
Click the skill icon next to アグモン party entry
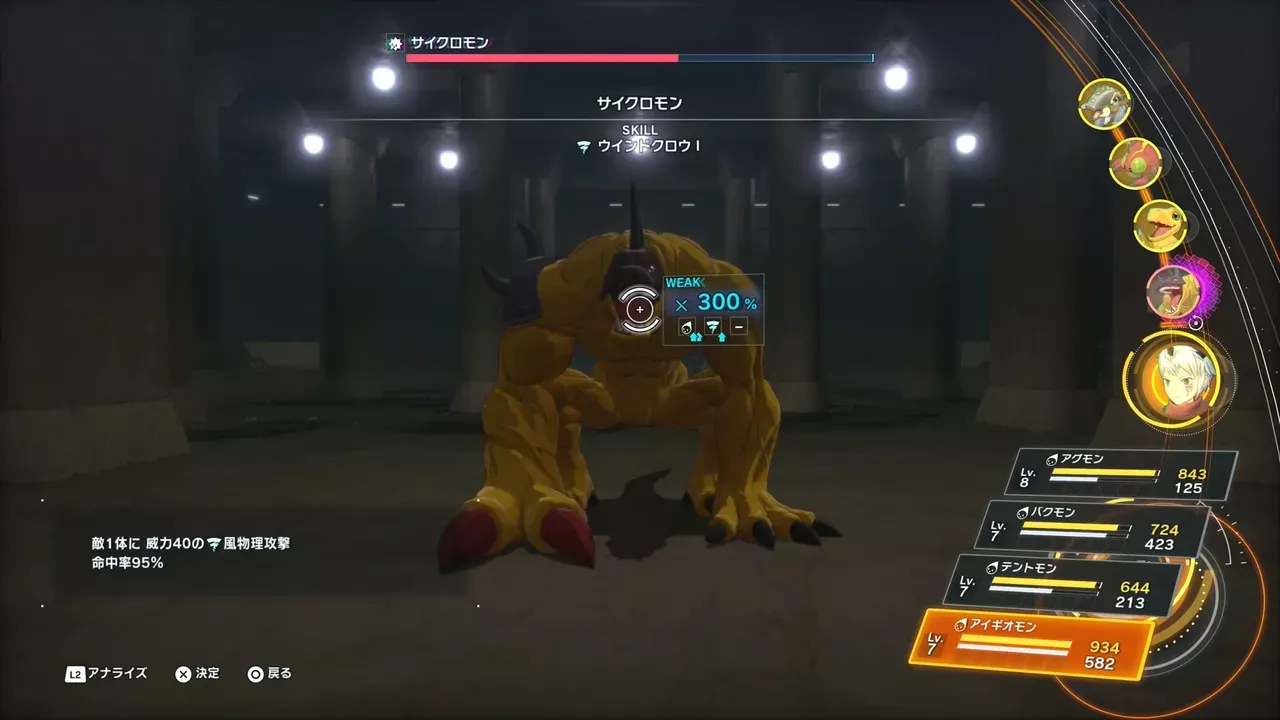1051,458
